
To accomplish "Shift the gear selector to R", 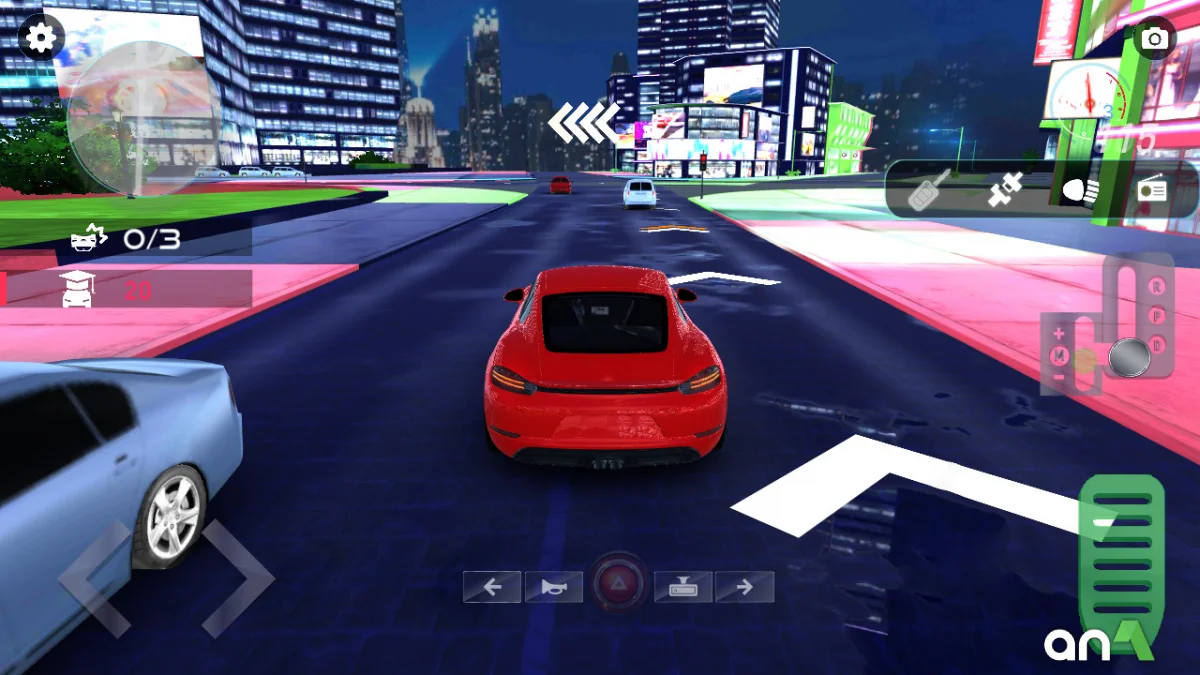I will [x=1157, y=287].
